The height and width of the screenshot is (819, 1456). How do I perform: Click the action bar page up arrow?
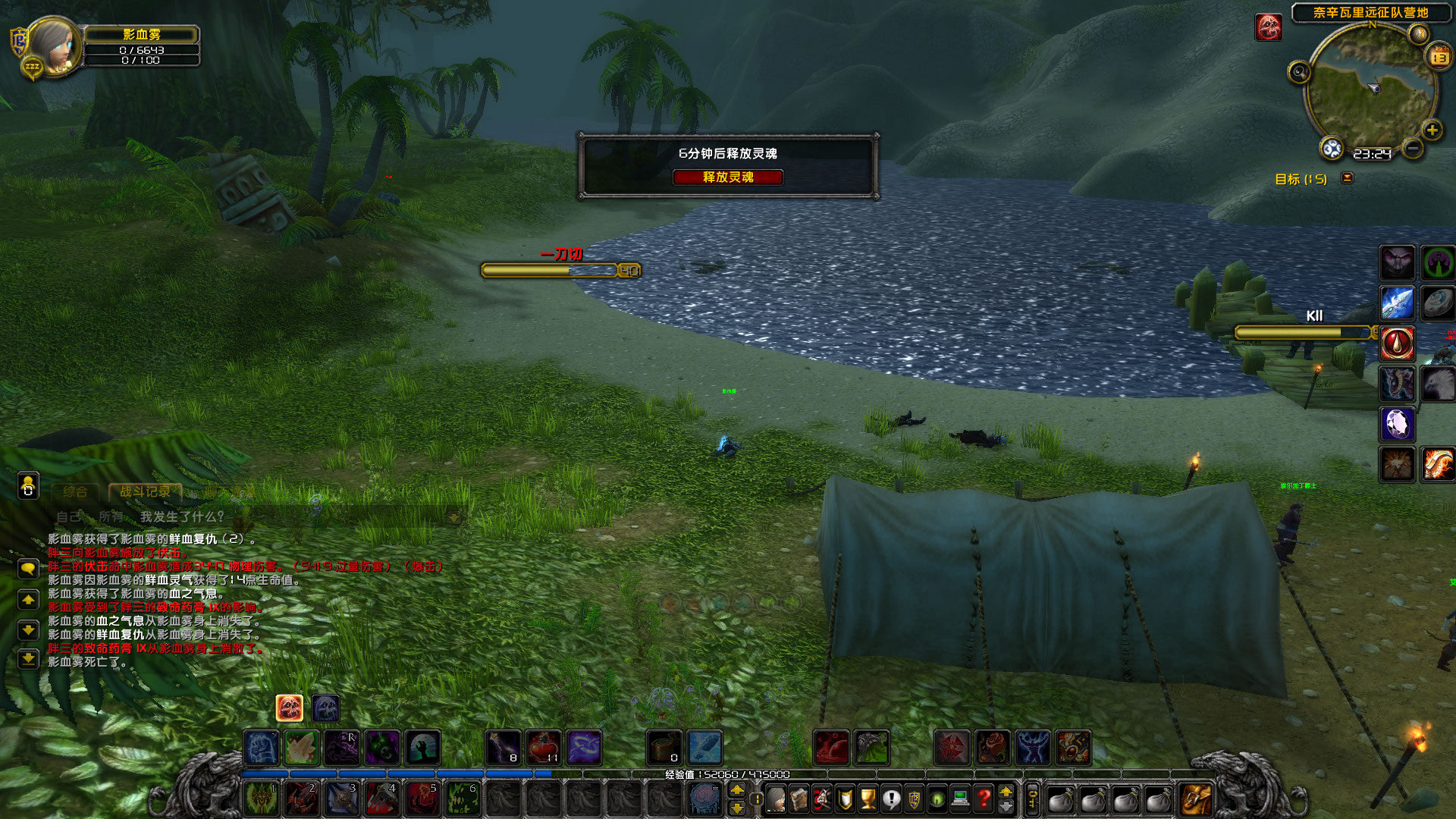tap(1006, 792)
